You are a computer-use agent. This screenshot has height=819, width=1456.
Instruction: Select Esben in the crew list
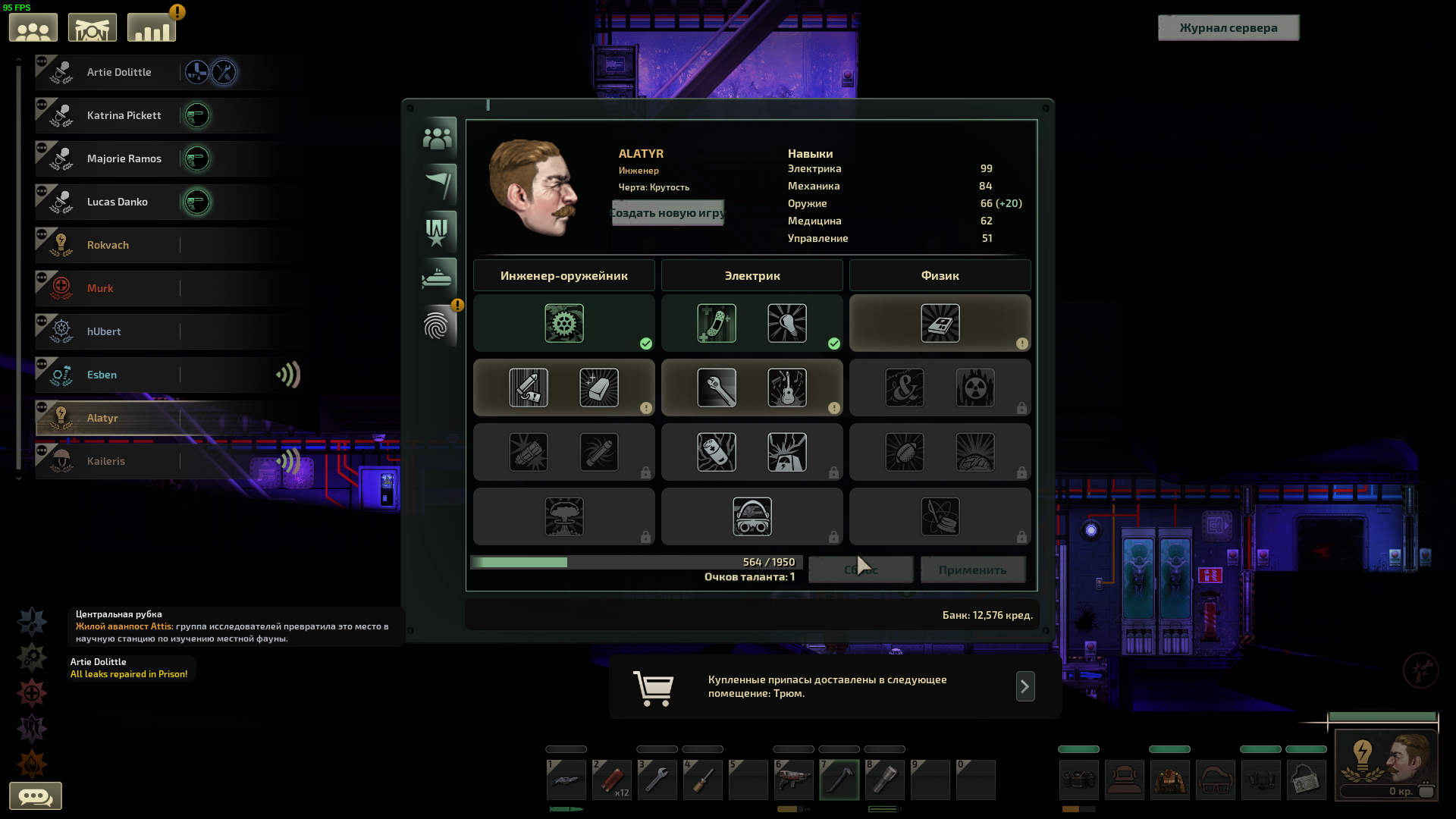click(x=102, y=375)
